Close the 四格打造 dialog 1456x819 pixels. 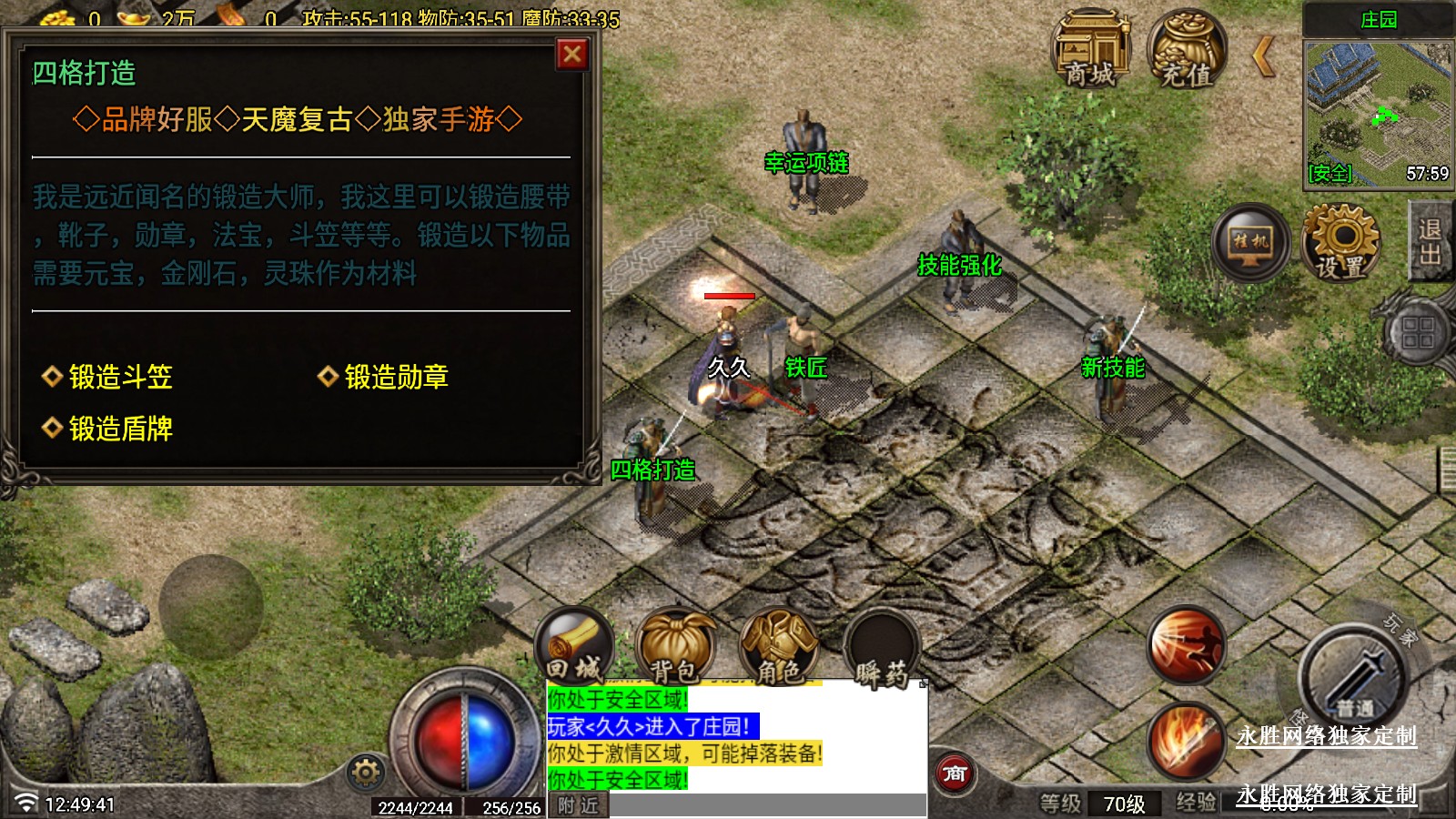click(x=571, y=55)
